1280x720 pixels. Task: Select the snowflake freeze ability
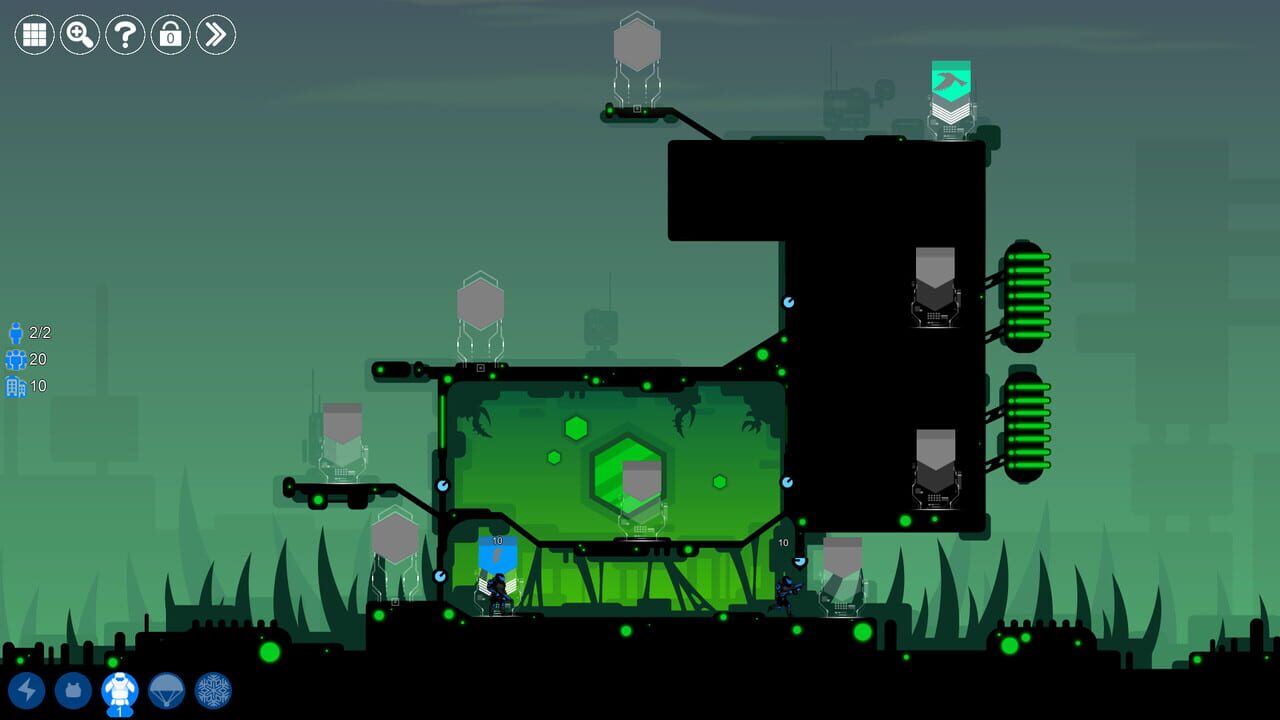(212, 690)
